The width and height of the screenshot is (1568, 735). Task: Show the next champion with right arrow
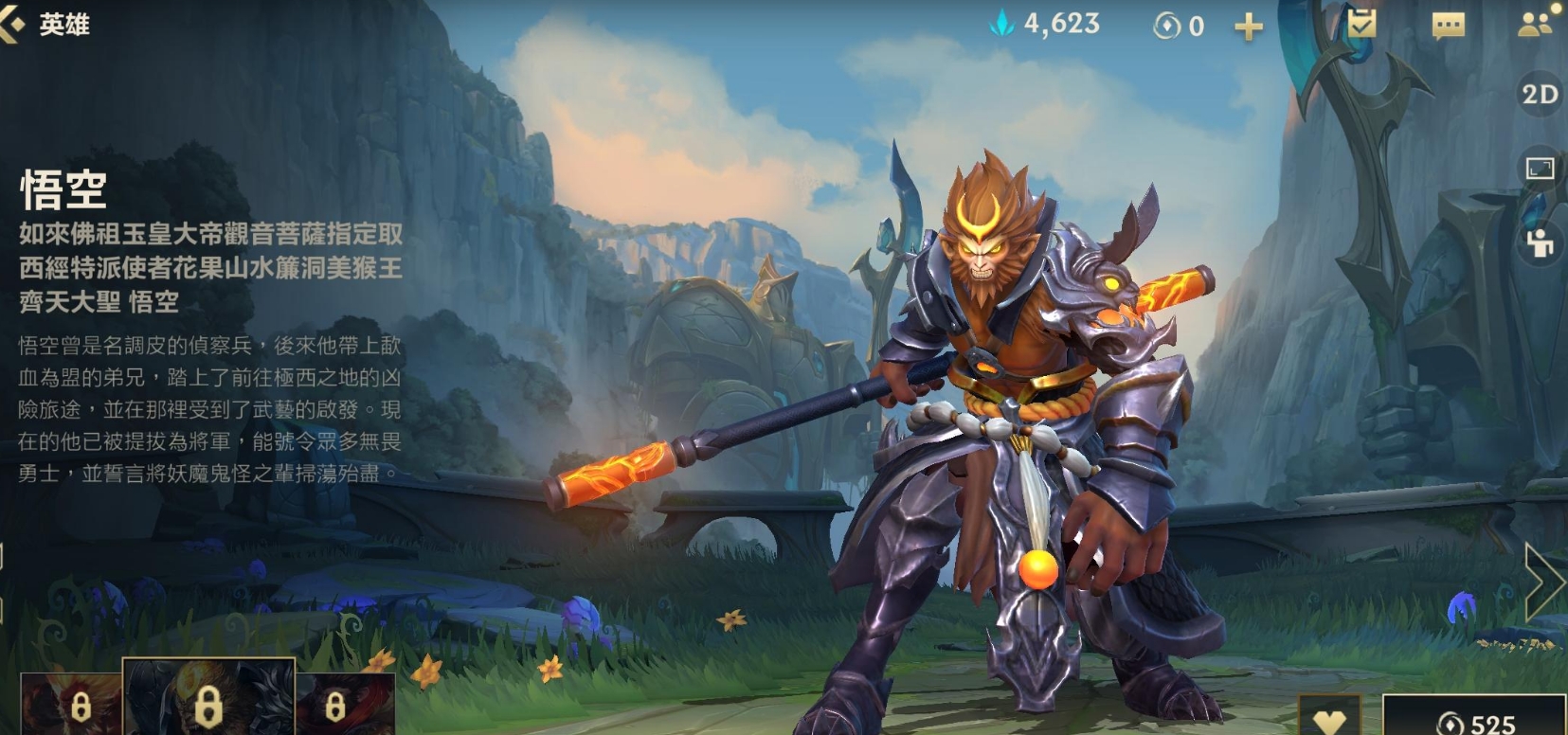[x=1544, y=583]
